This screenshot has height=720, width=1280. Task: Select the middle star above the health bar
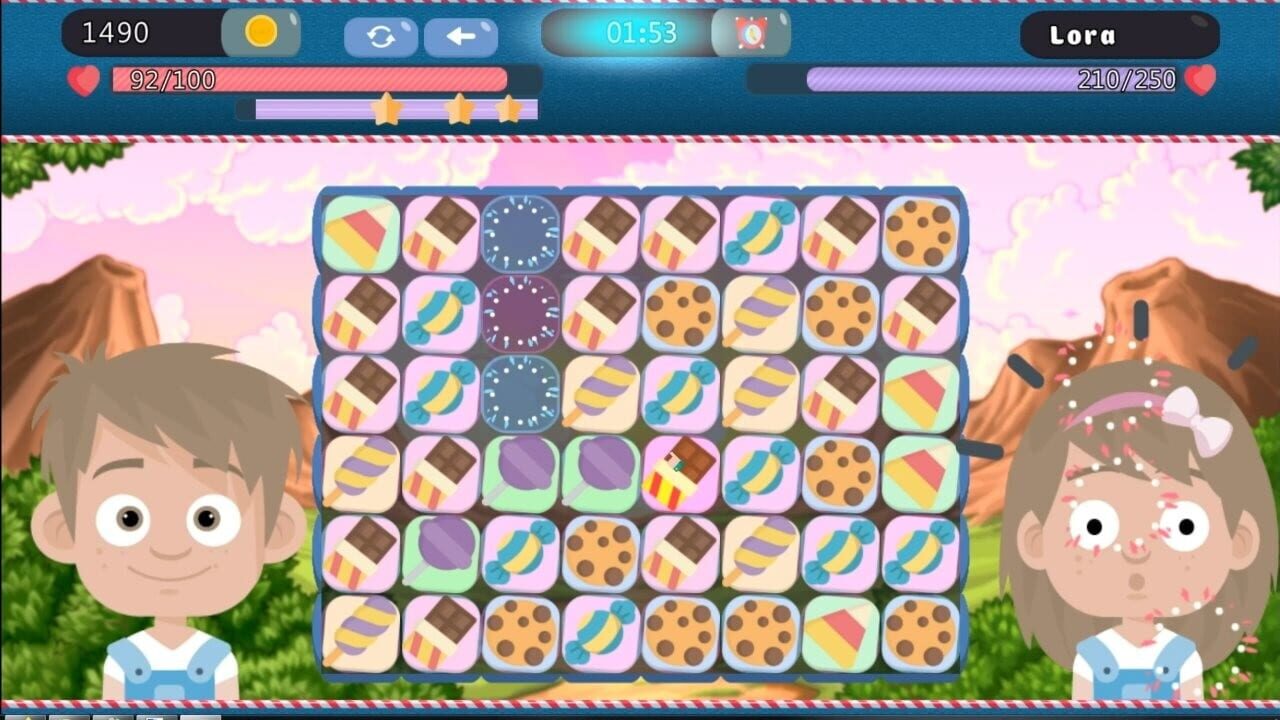point(460,110)
